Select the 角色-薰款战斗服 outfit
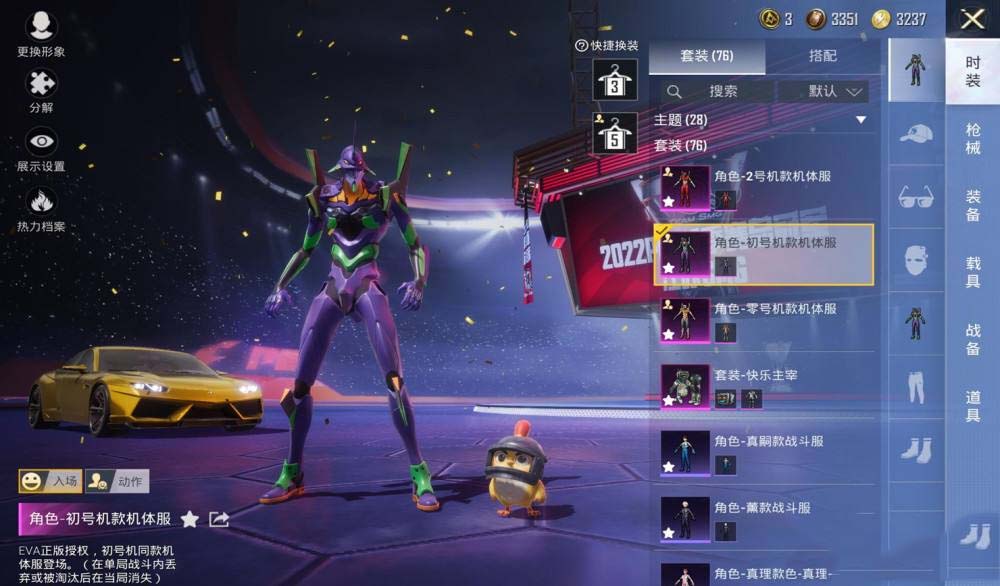Viewport: 1000px width, 586px height. [764, 518]
